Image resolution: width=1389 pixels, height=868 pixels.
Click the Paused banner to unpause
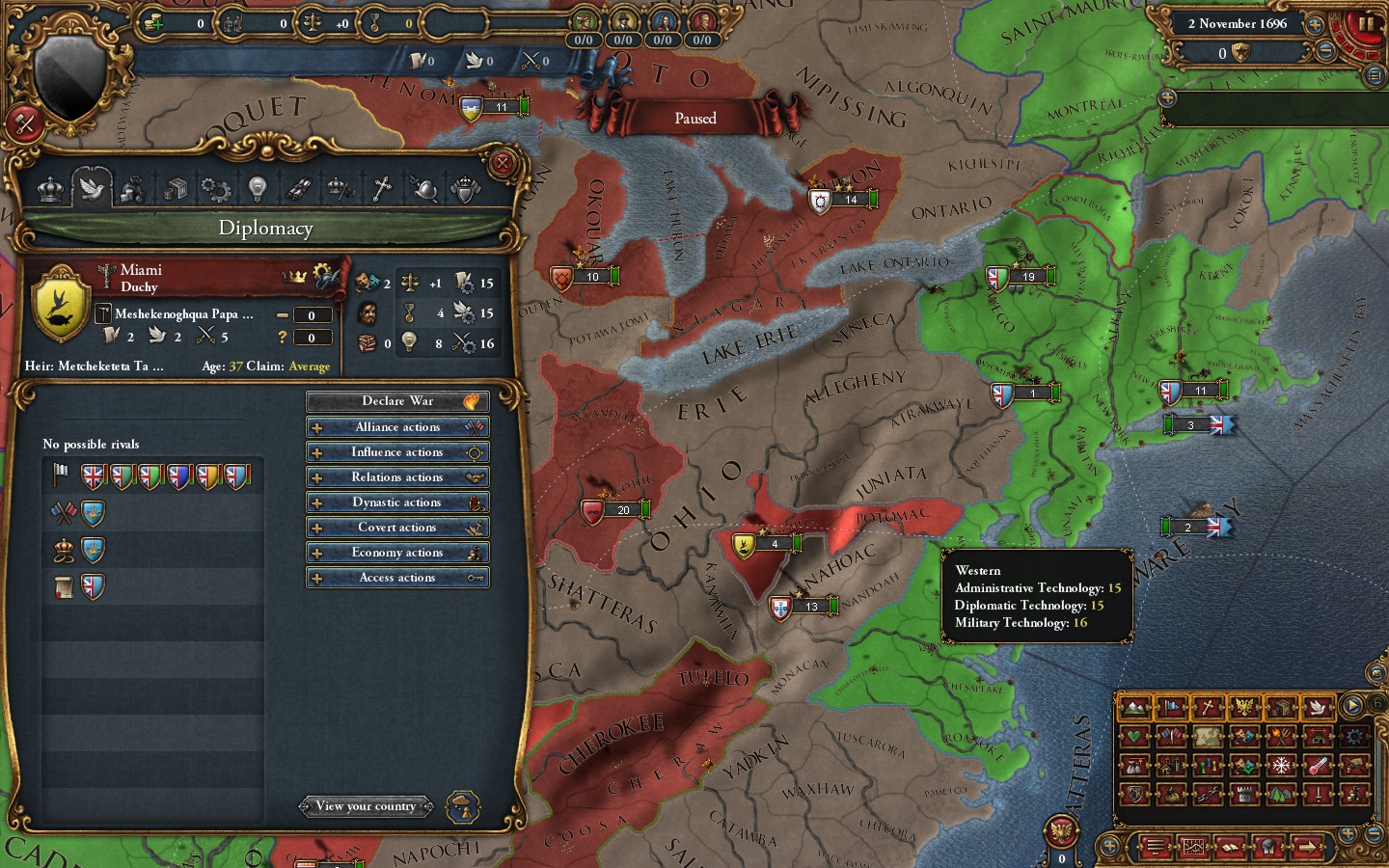click(x=696, y=118)
